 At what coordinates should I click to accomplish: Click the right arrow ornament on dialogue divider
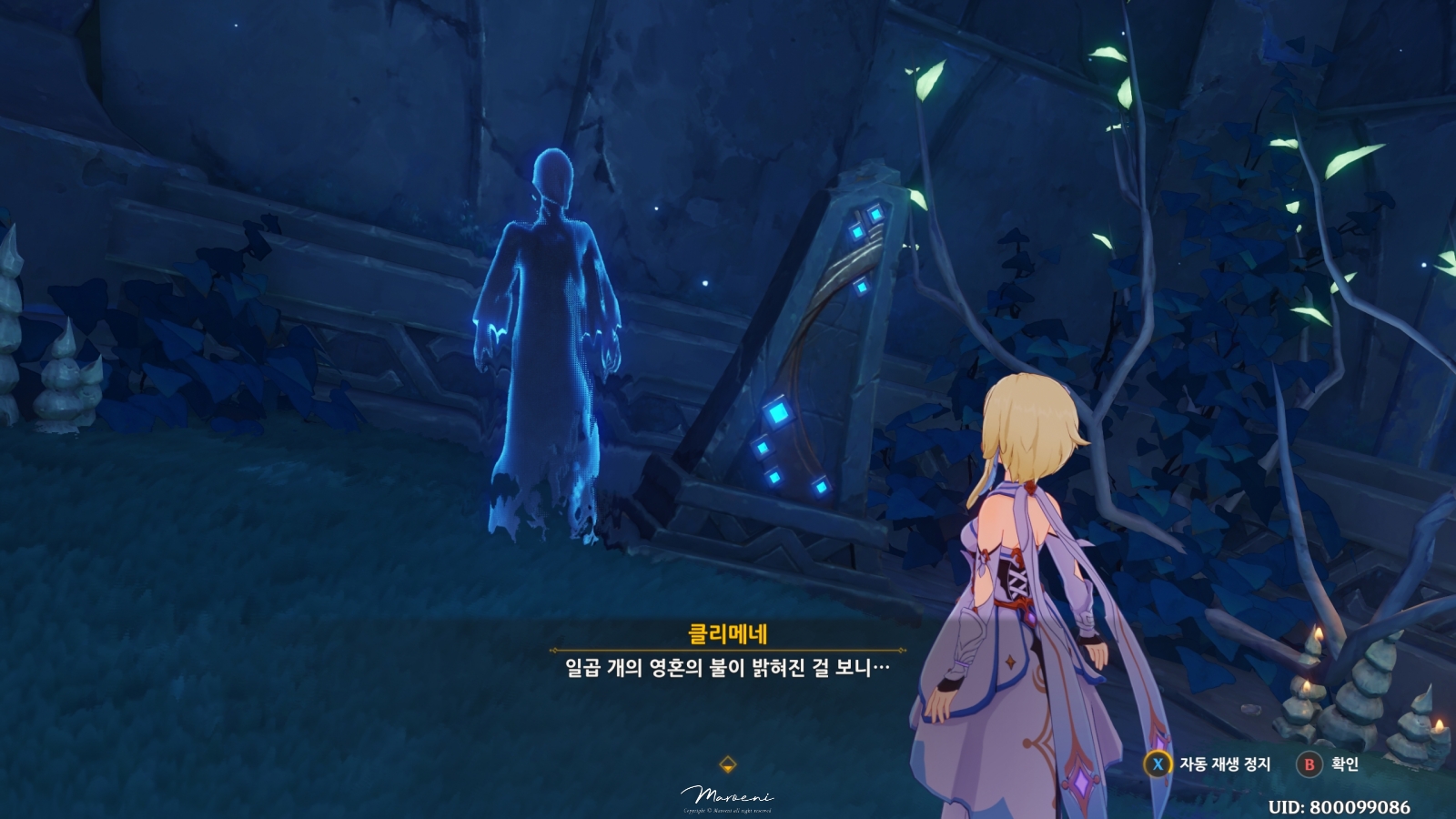(x=901, y=649)
